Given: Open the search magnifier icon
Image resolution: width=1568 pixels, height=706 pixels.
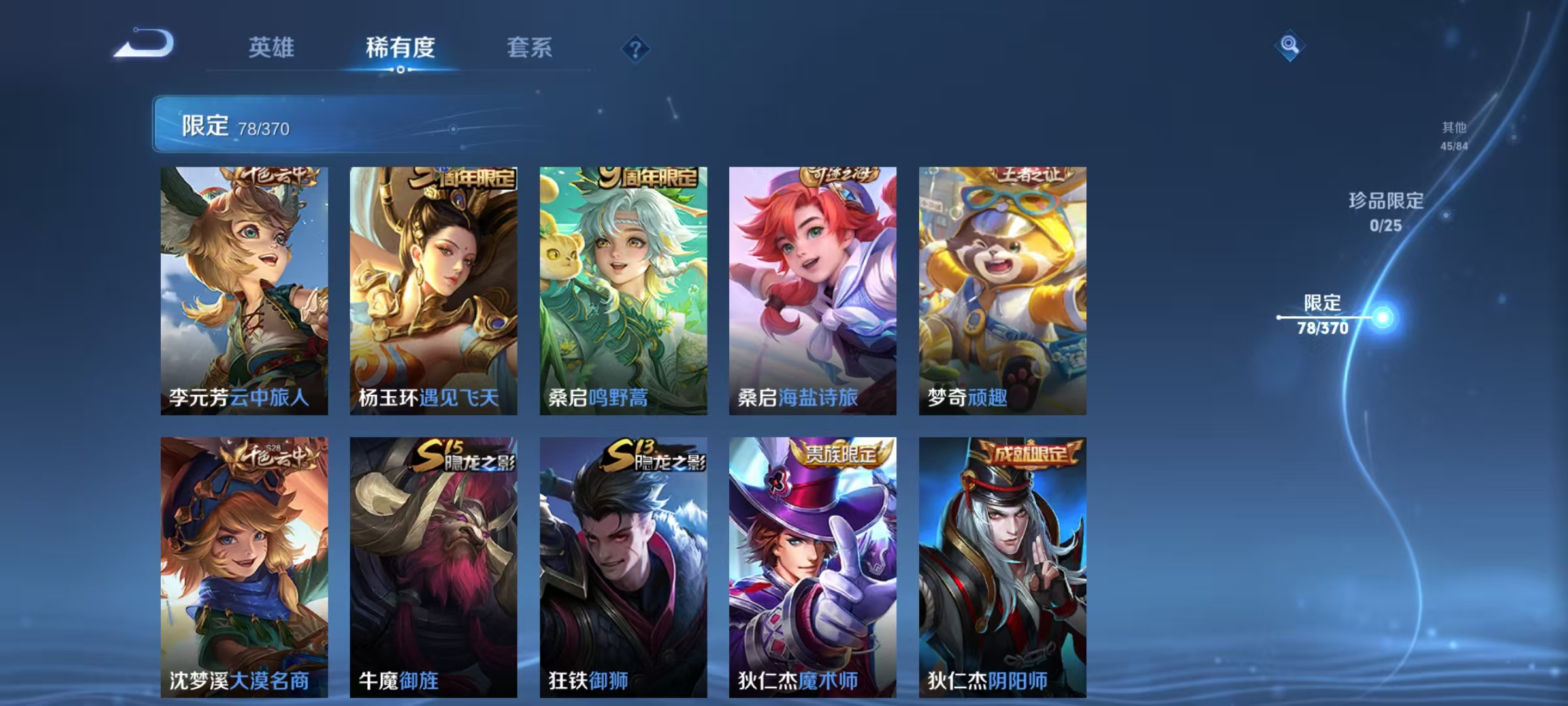Looking at the screenshot, I should (1289, 46).
